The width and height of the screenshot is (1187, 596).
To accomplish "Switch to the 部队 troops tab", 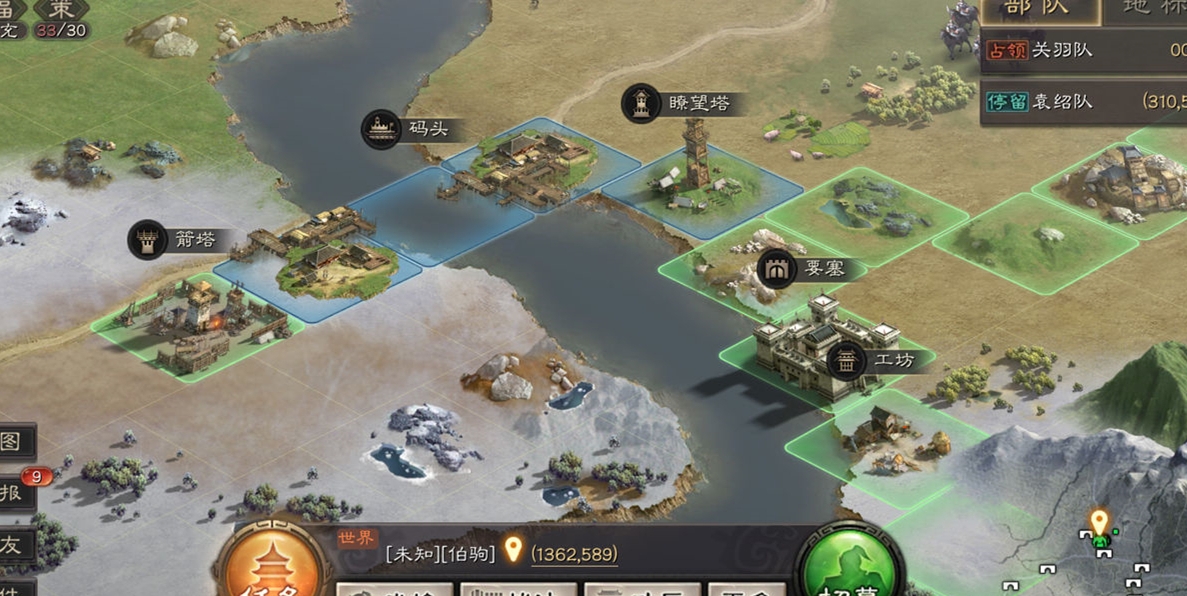I will (1036, 8).
